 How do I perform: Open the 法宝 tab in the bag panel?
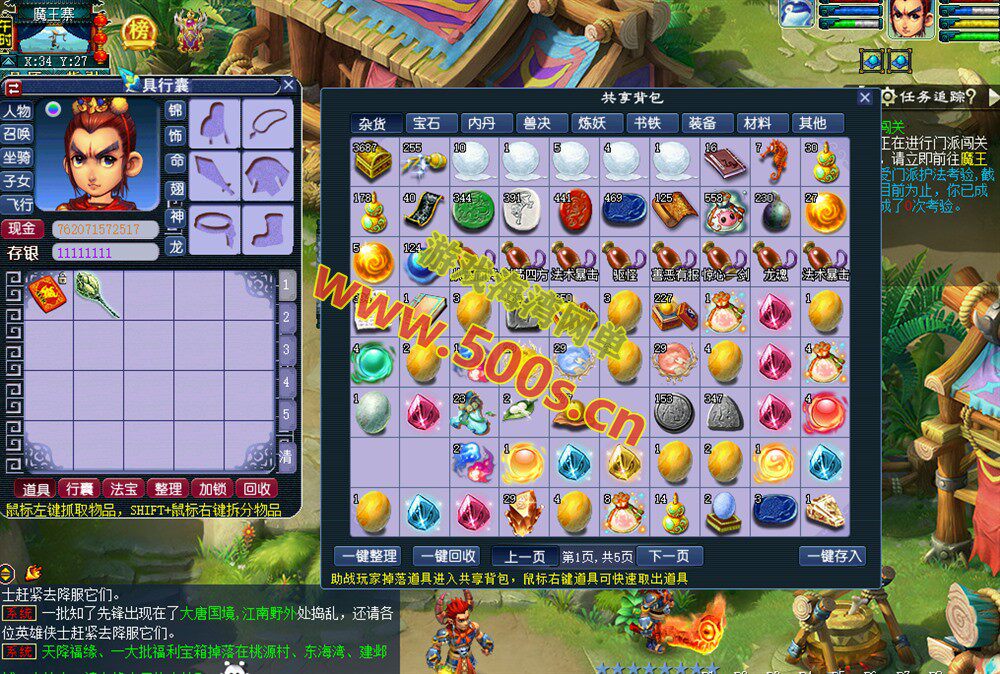(124, 488)
